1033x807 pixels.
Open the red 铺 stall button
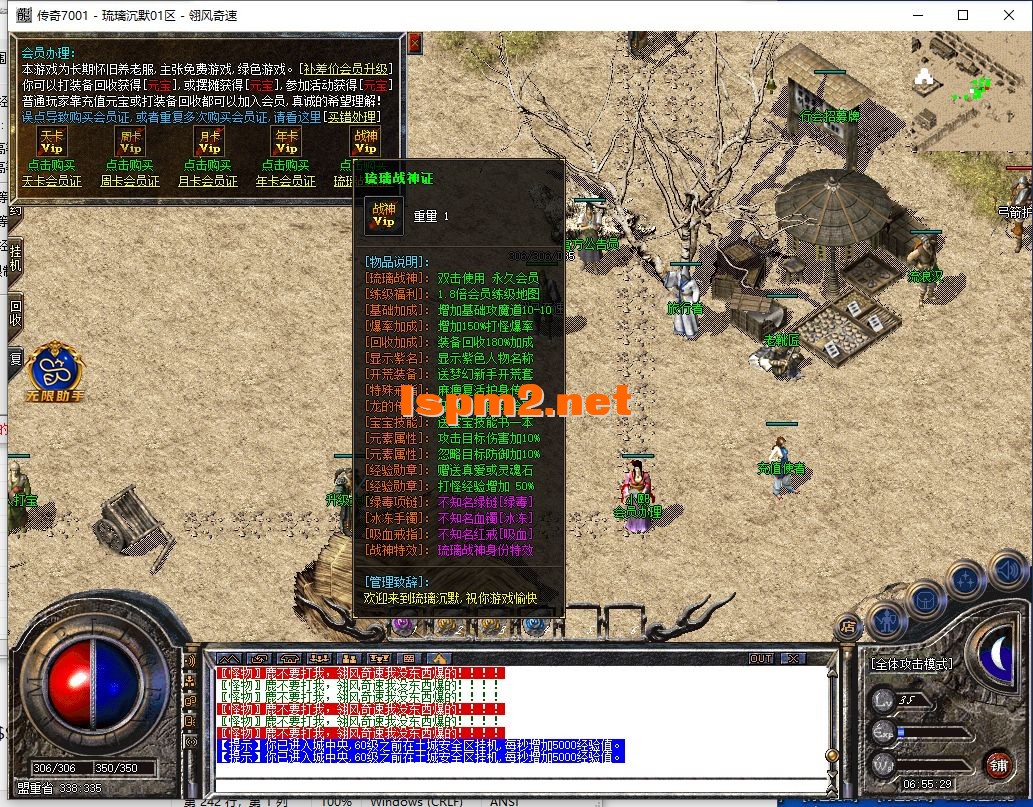[x=998, y=763]
